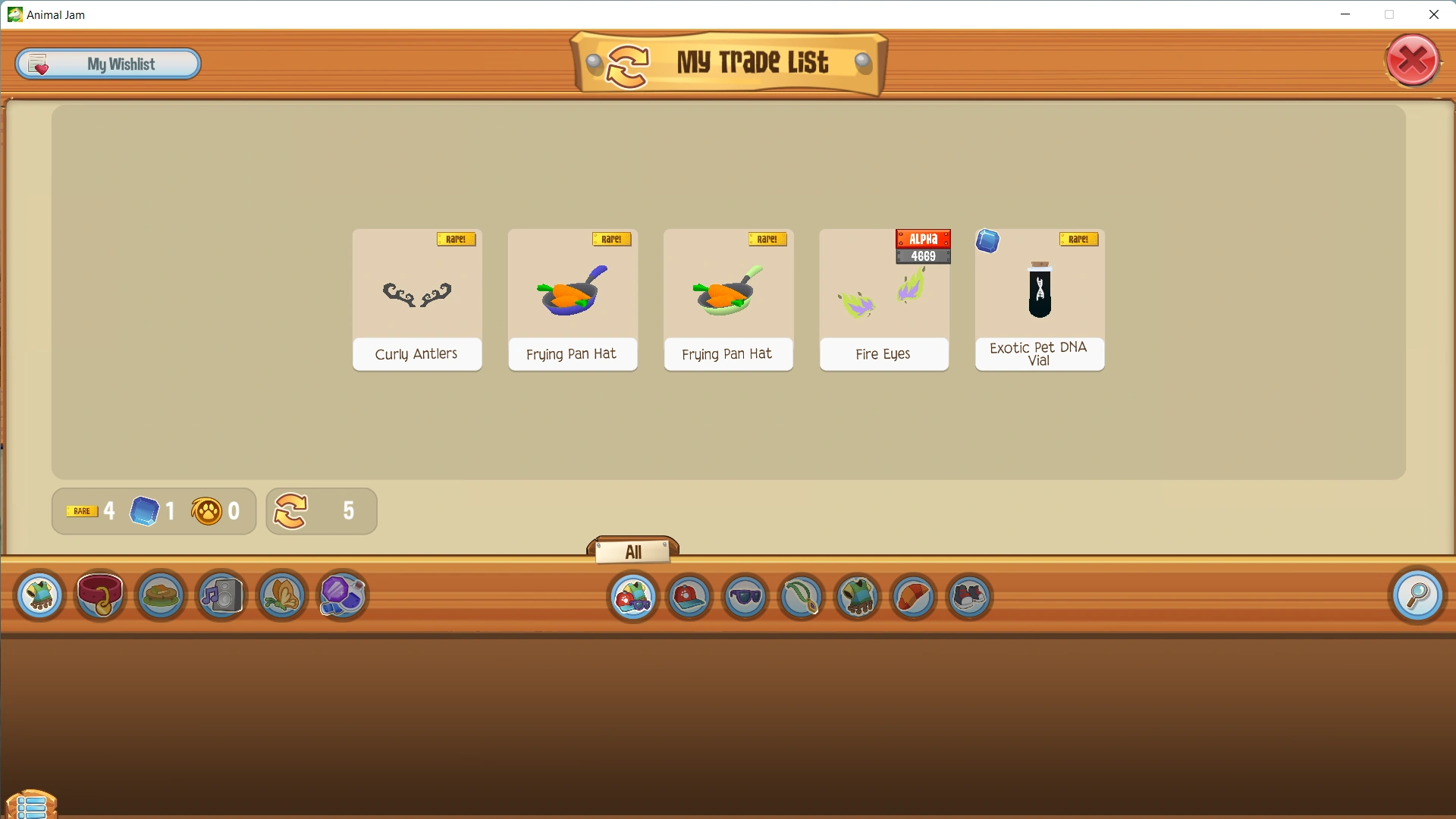Filter items by the red paw cap
This screenshot has height=819, width=1456.
coord(690,597)
